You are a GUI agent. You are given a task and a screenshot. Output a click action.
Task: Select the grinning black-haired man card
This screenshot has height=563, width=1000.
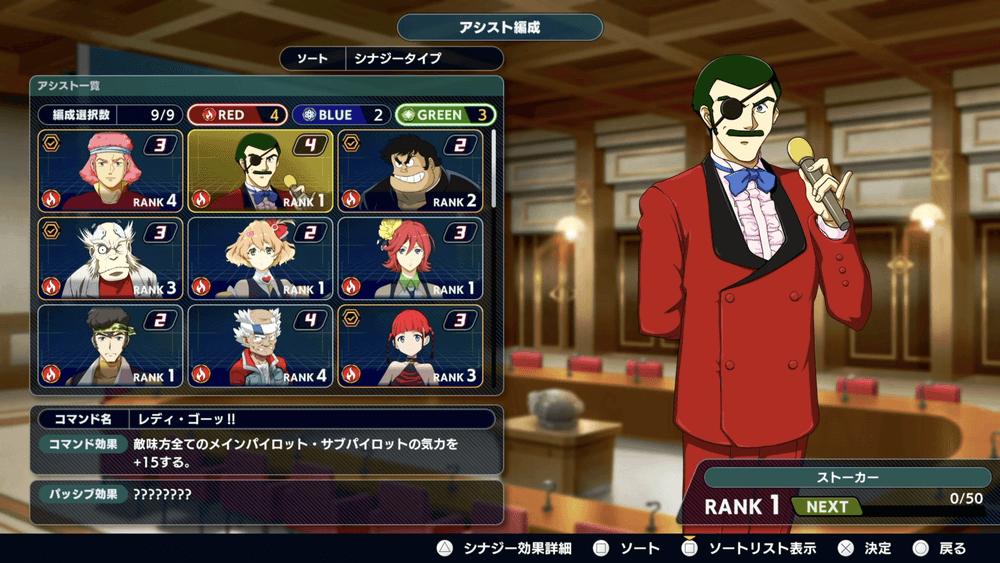pos(410,171)
